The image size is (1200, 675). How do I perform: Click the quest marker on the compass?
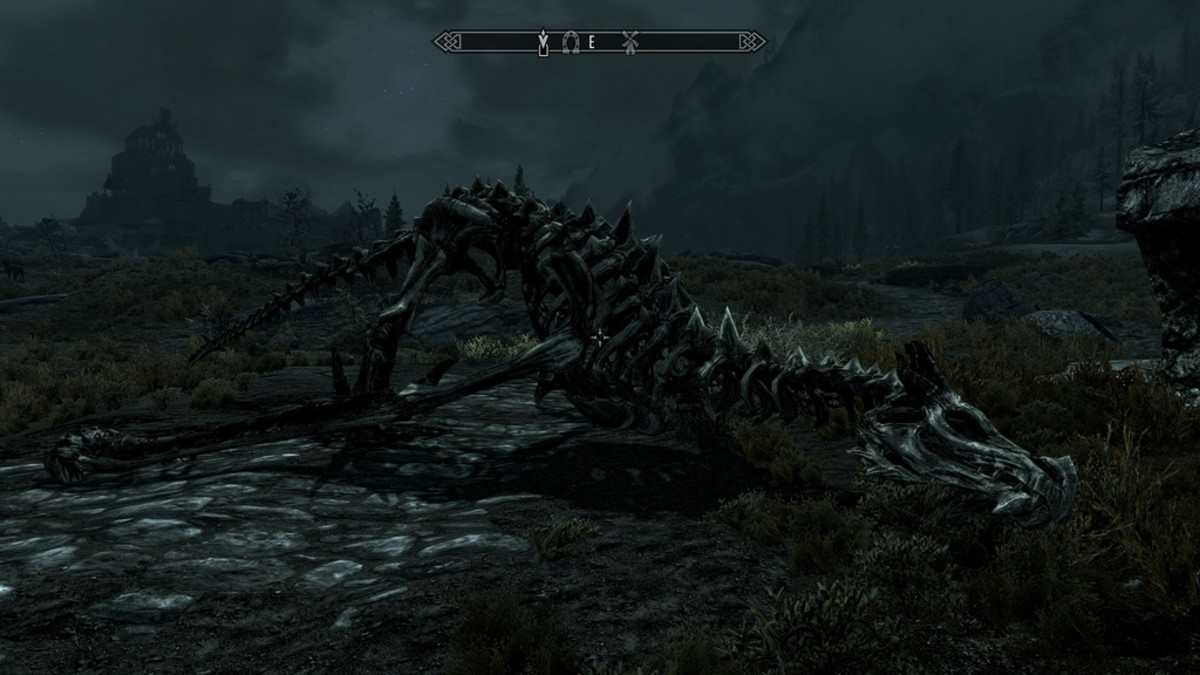click(x=544, y=42)
